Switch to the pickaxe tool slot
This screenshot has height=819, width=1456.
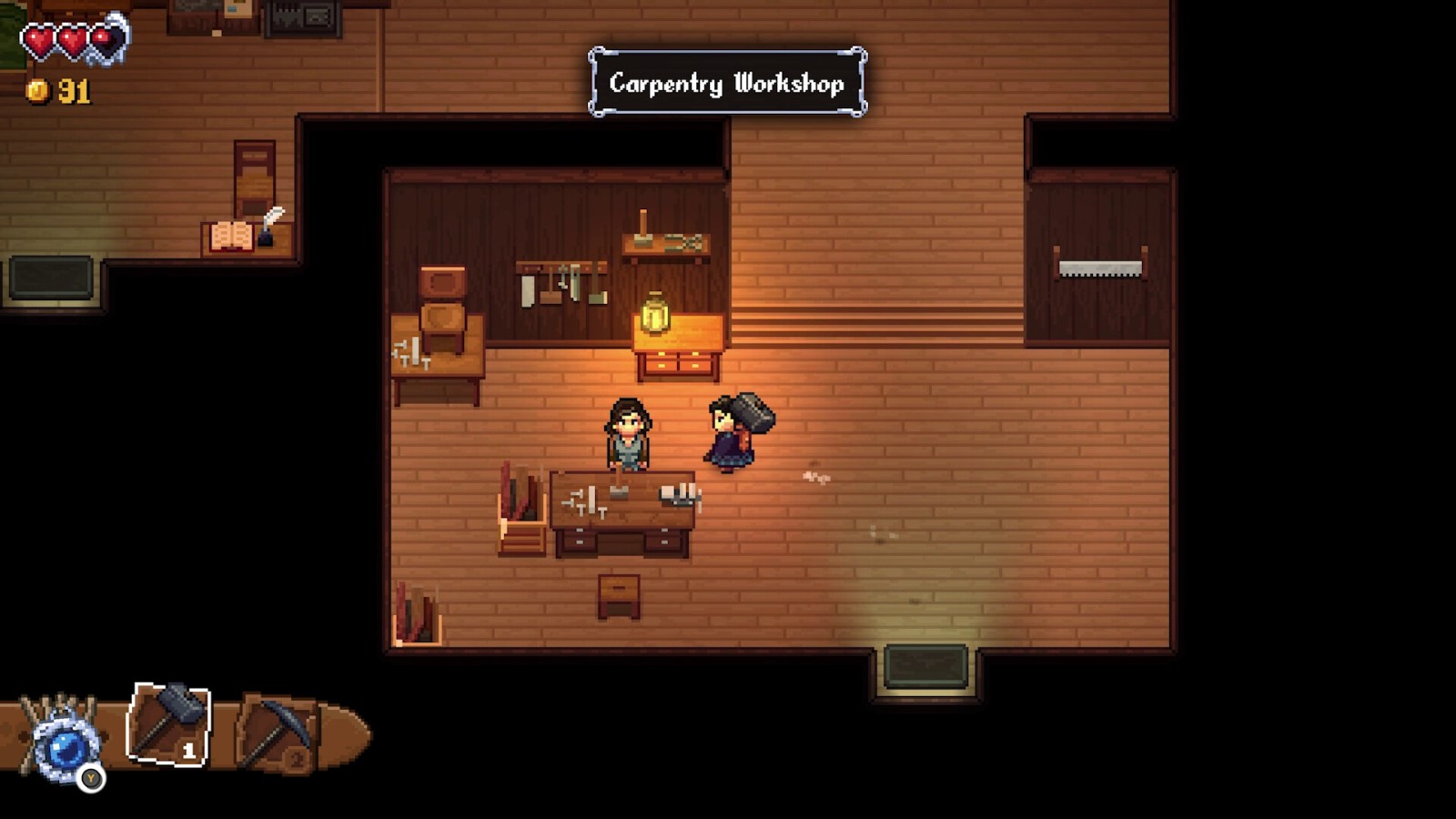(x=278, y=735)
